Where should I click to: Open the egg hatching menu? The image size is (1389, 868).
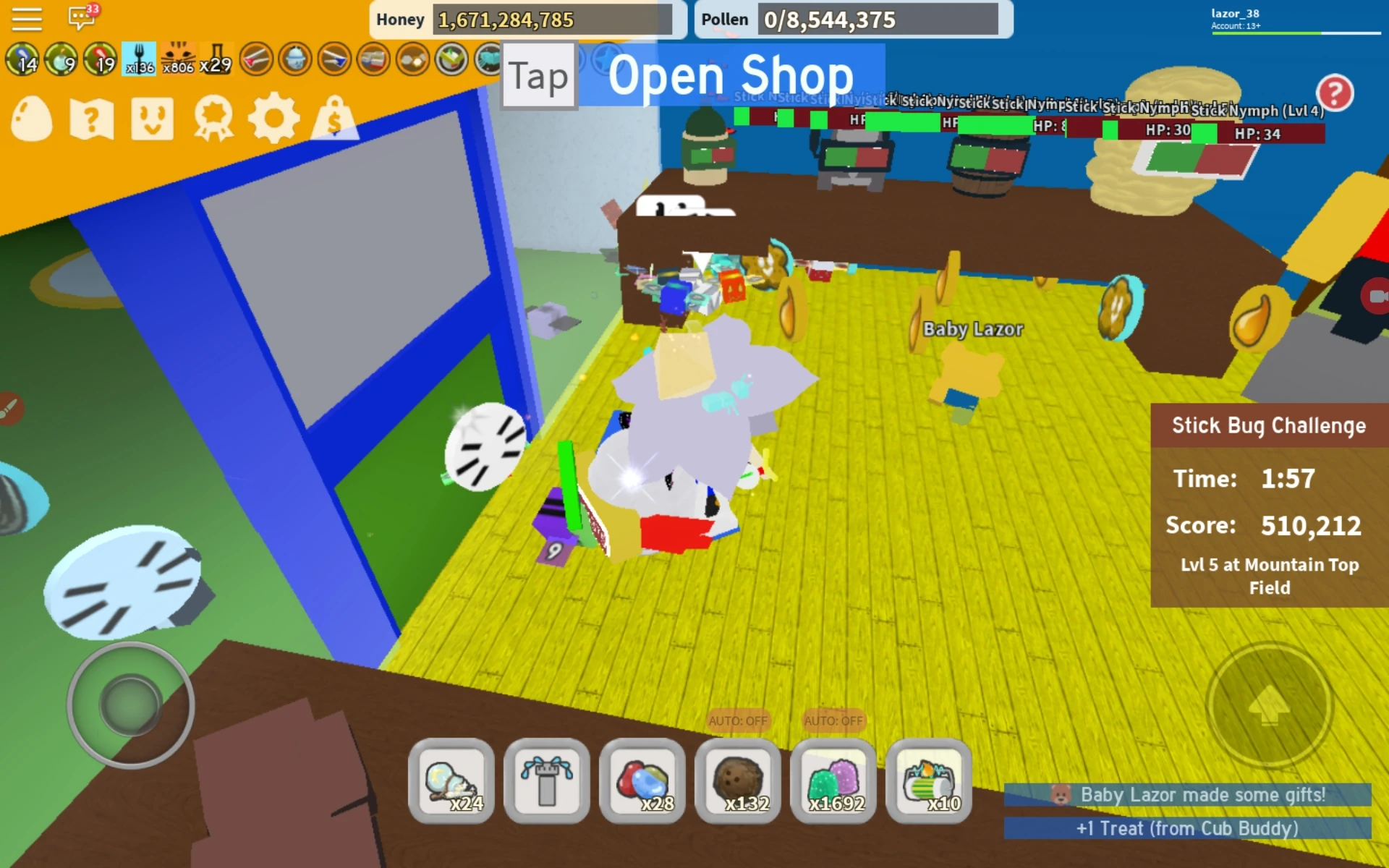[x=30, y=119]
